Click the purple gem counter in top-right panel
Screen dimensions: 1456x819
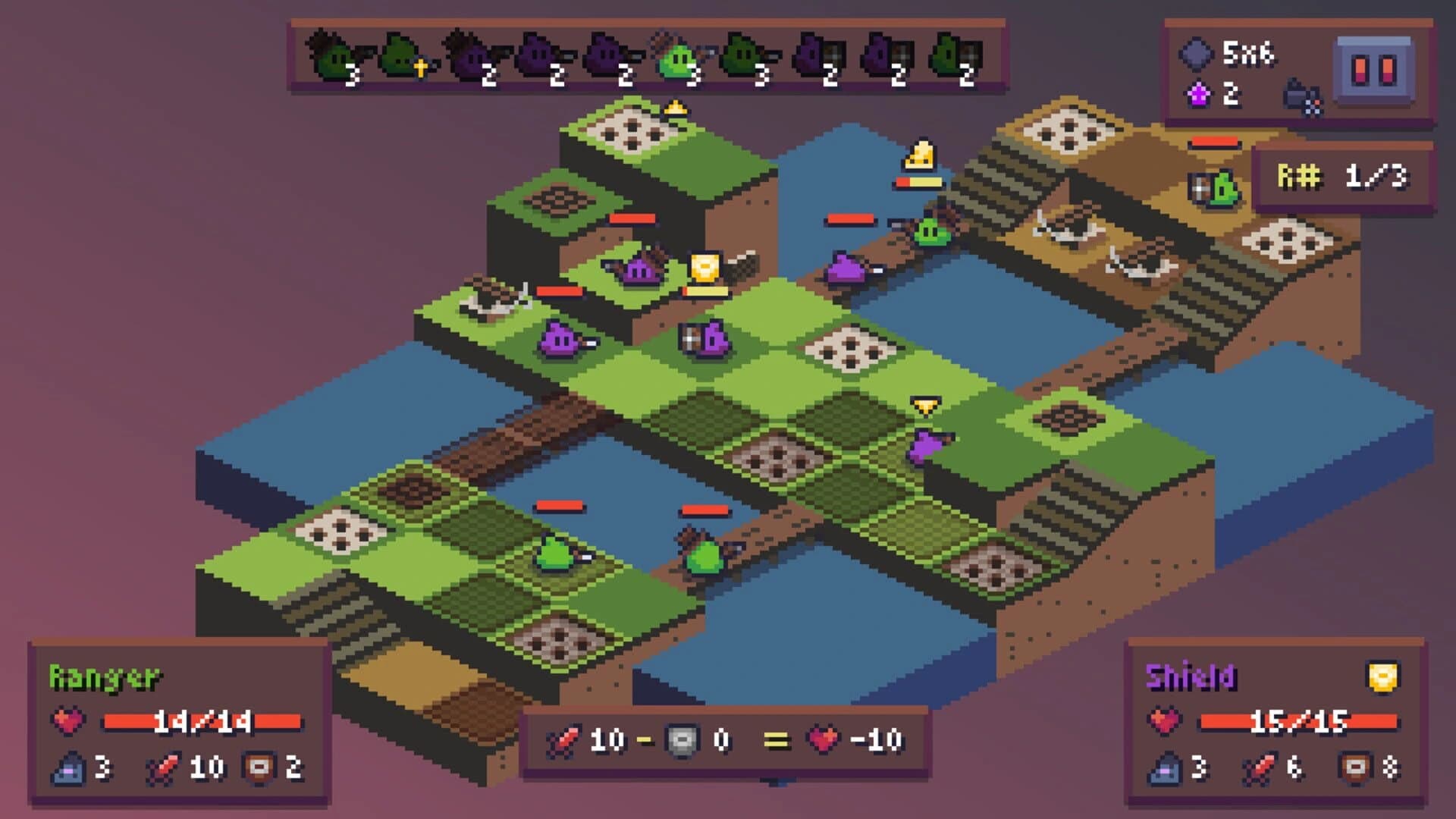[1198, 93]
